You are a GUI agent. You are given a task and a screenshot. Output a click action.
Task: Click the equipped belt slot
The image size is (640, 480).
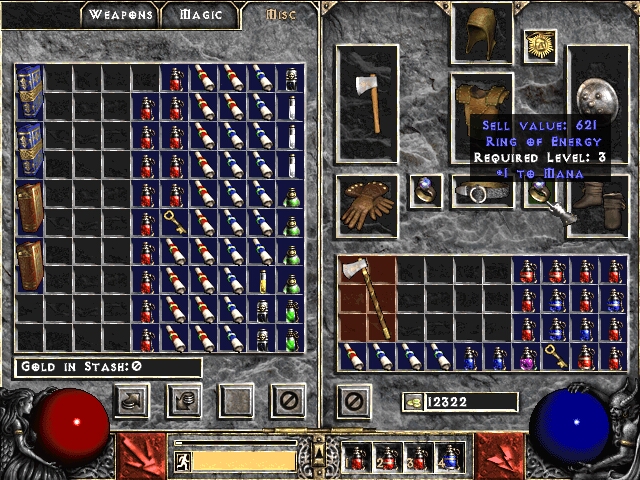click(483, 190)
